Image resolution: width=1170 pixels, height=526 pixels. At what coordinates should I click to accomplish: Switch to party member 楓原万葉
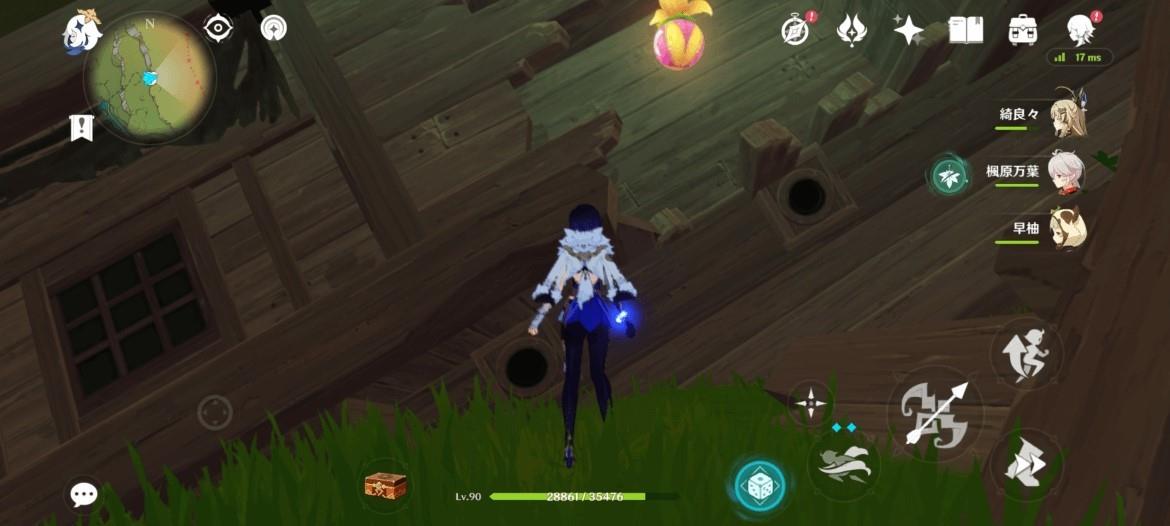[1068, 170]
